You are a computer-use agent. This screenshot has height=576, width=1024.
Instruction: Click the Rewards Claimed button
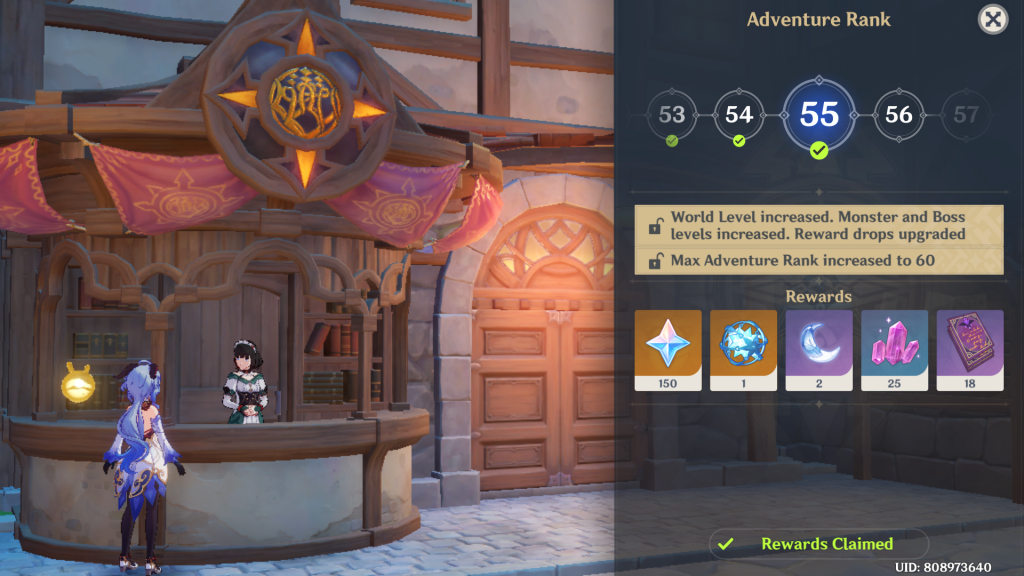(819, 544)
